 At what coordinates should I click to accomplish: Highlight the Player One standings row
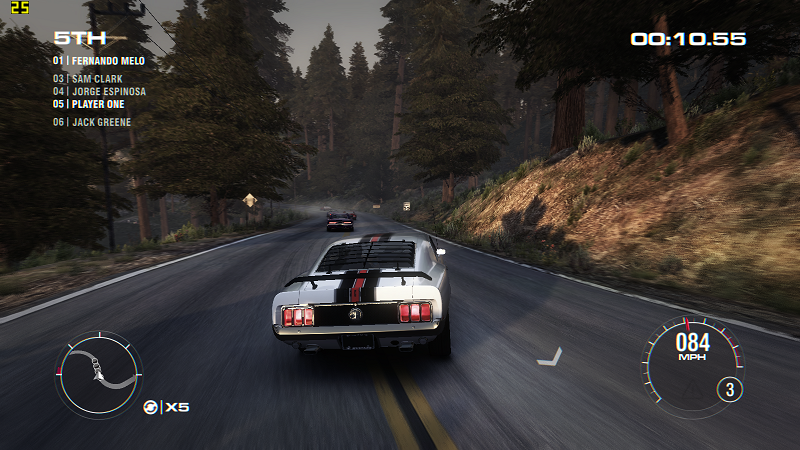click(x=92, y=104)
